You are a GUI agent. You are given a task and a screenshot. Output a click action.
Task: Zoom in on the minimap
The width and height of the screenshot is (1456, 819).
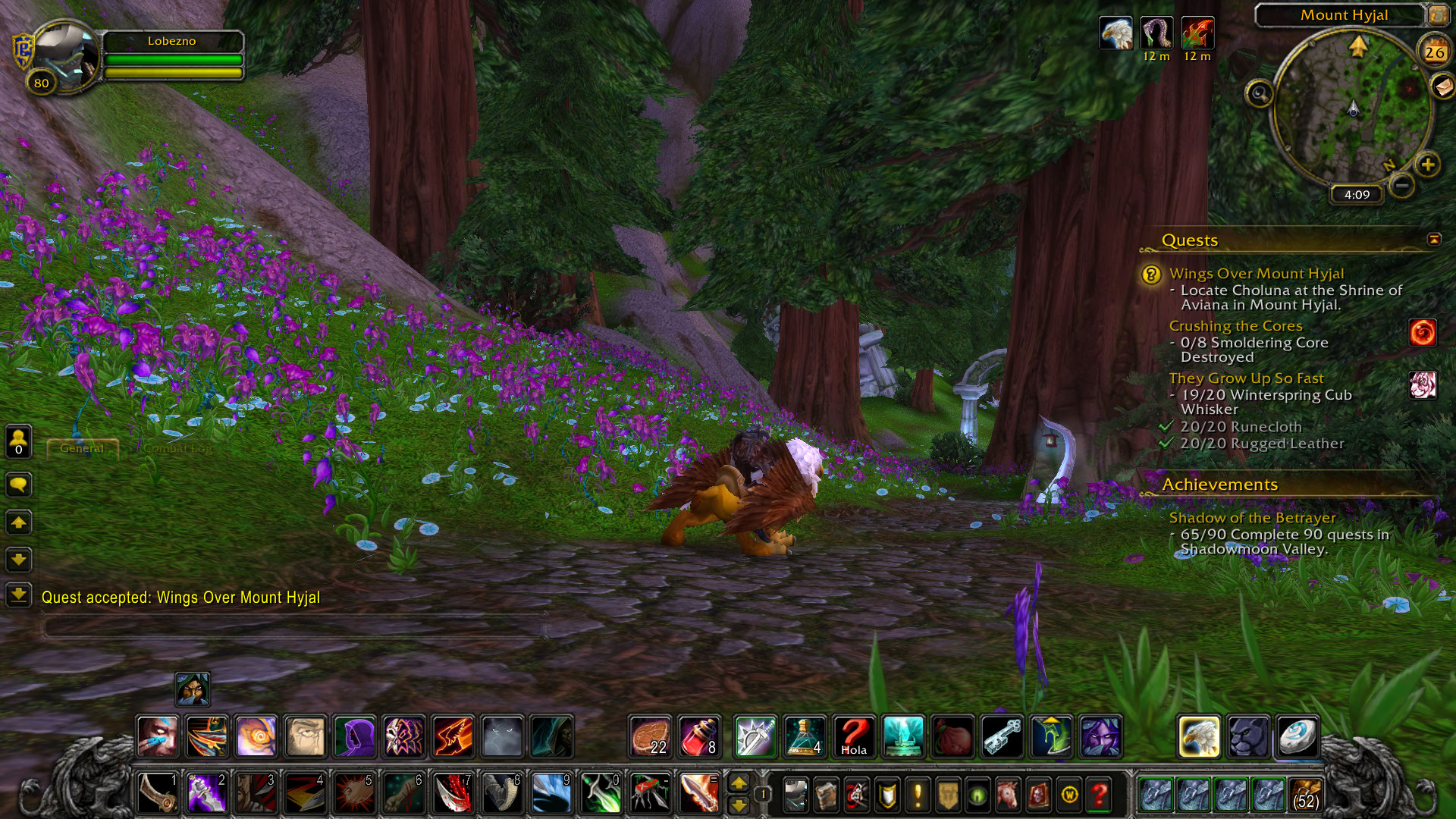point(1428,165)
